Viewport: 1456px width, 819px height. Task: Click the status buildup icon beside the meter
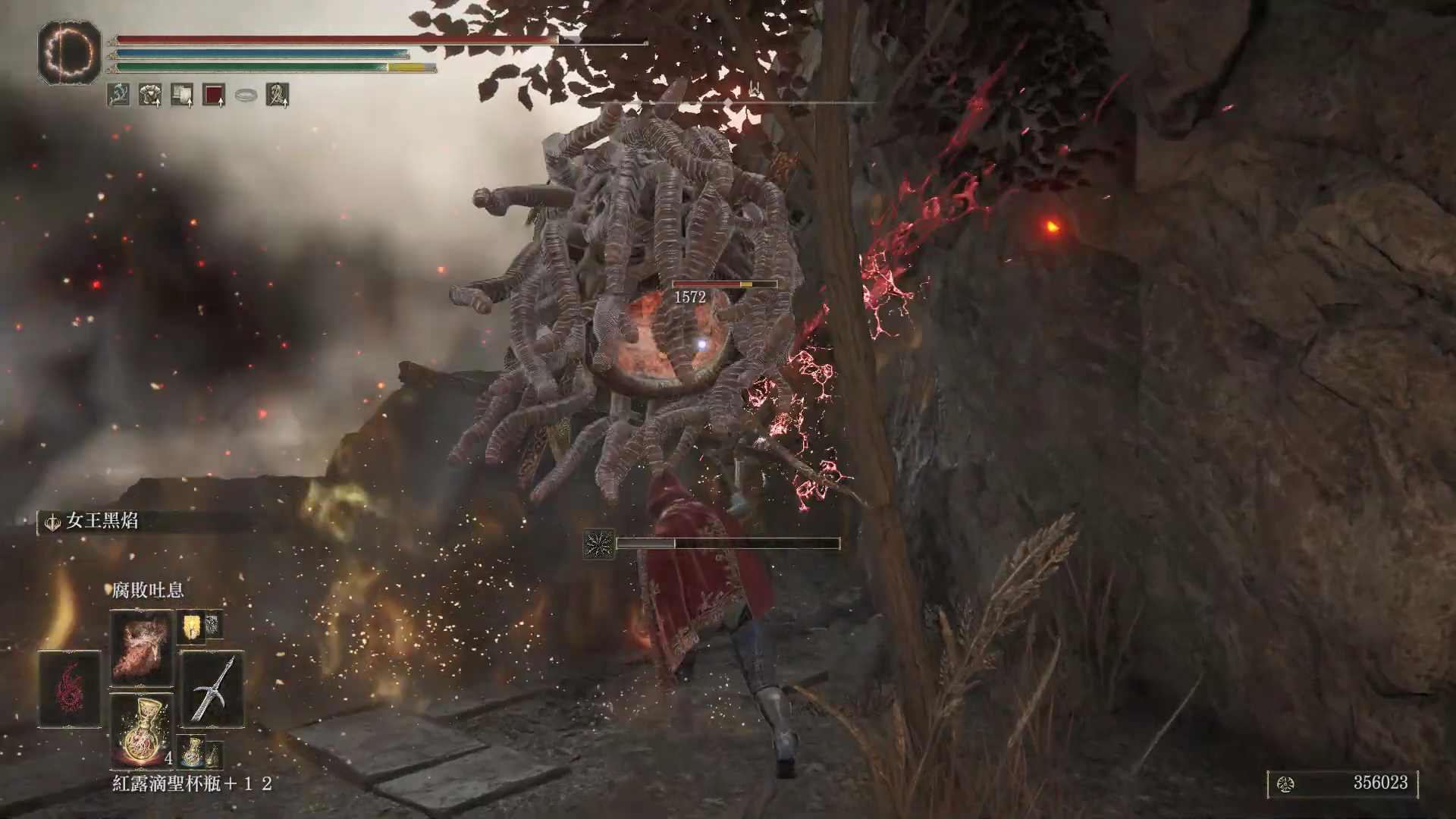click(x=598, y=544)
